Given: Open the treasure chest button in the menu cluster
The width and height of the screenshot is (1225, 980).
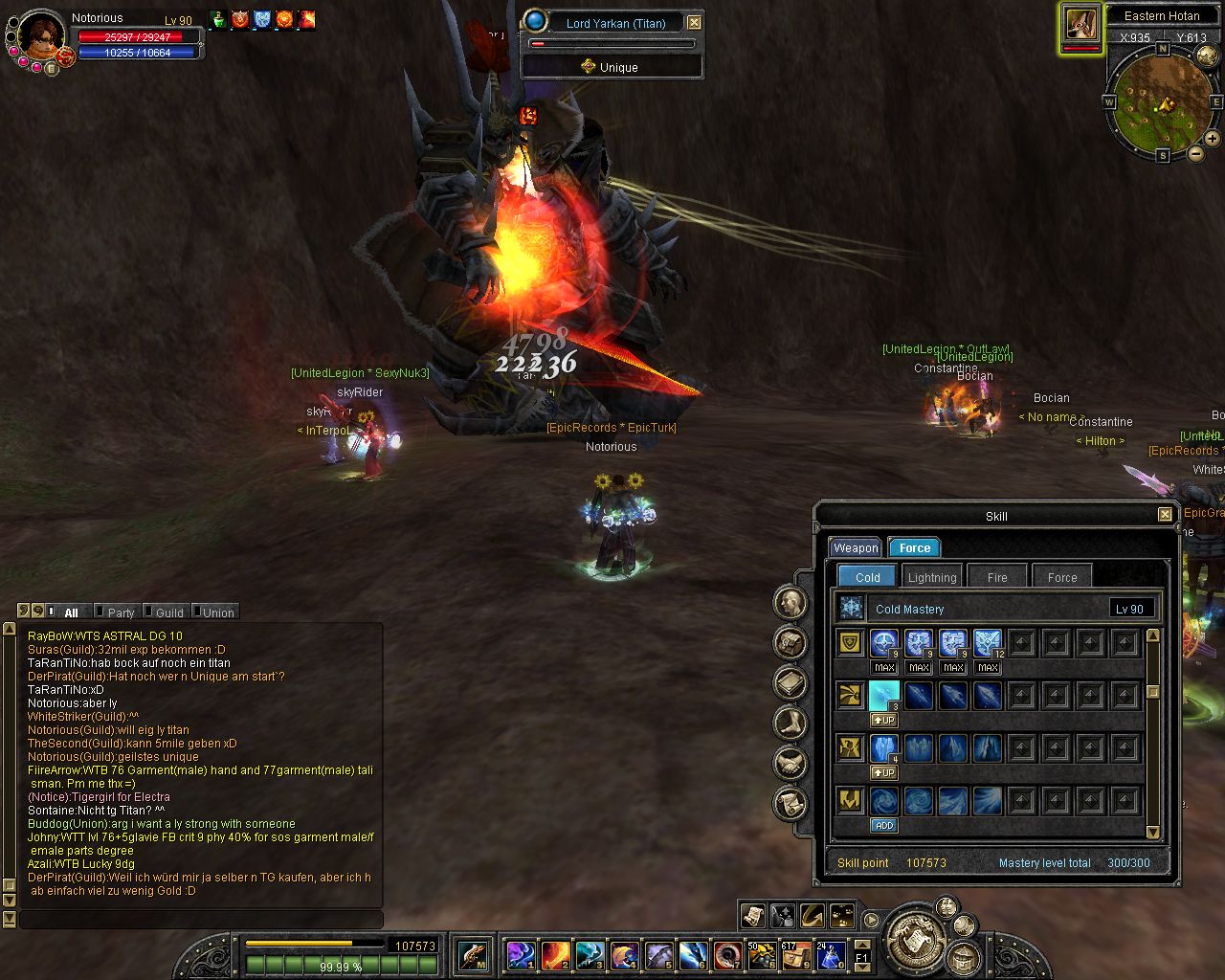Looking at the screenshot, I should click(x=963, y=956).
